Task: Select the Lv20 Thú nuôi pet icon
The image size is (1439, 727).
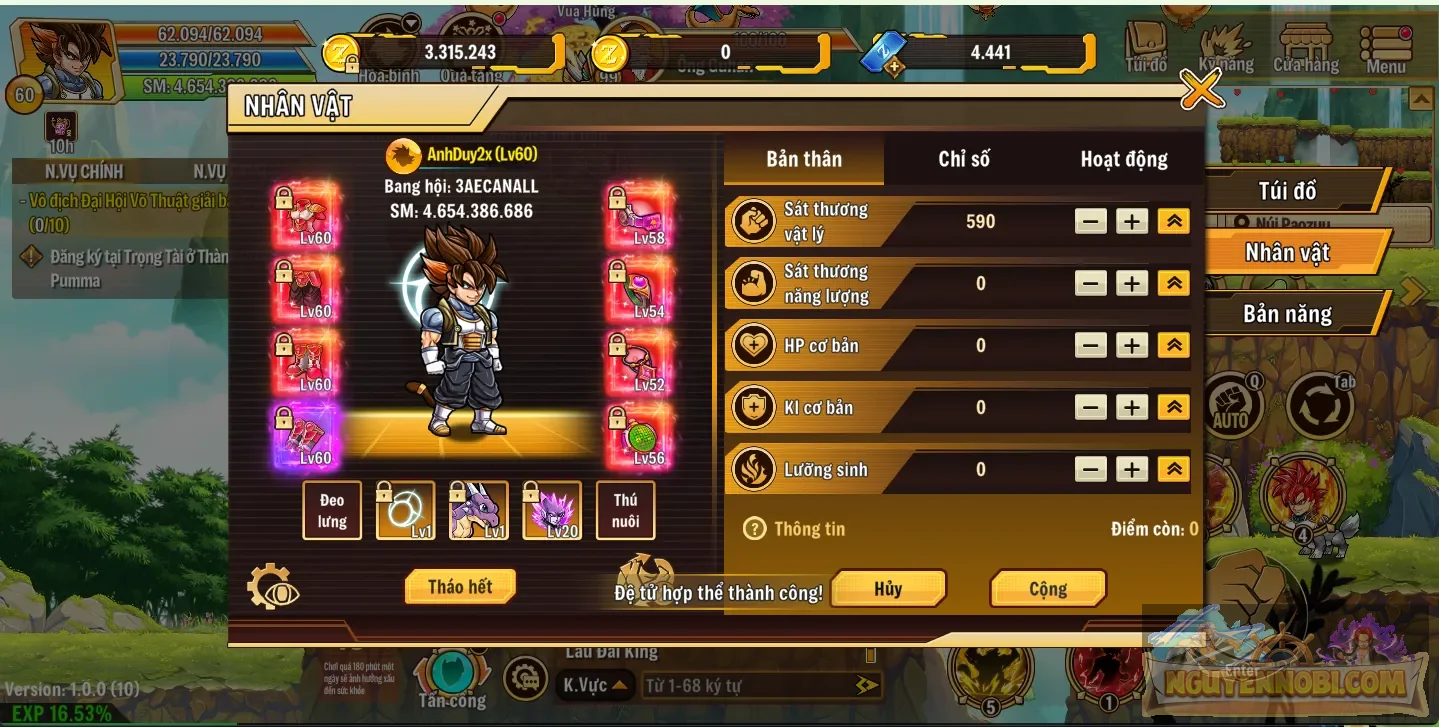Action: pos(551,510)
